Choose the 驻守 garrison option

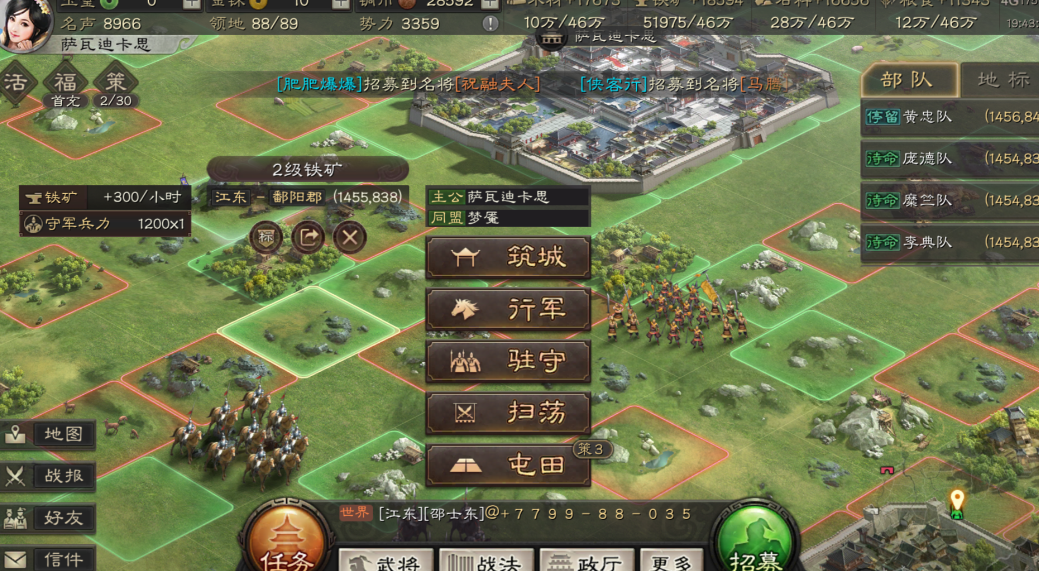(x=508, y=362)
